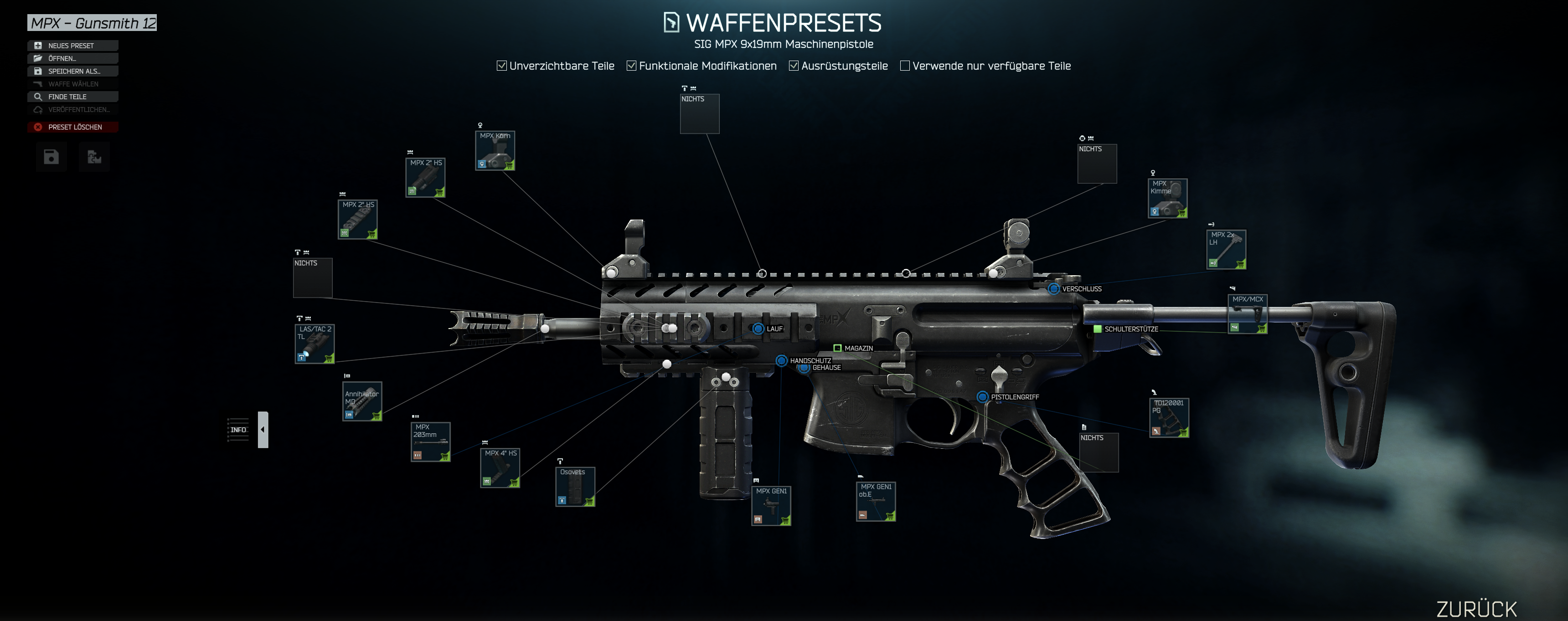Open the Öffnen preset menu

click(x=72, y=58)
